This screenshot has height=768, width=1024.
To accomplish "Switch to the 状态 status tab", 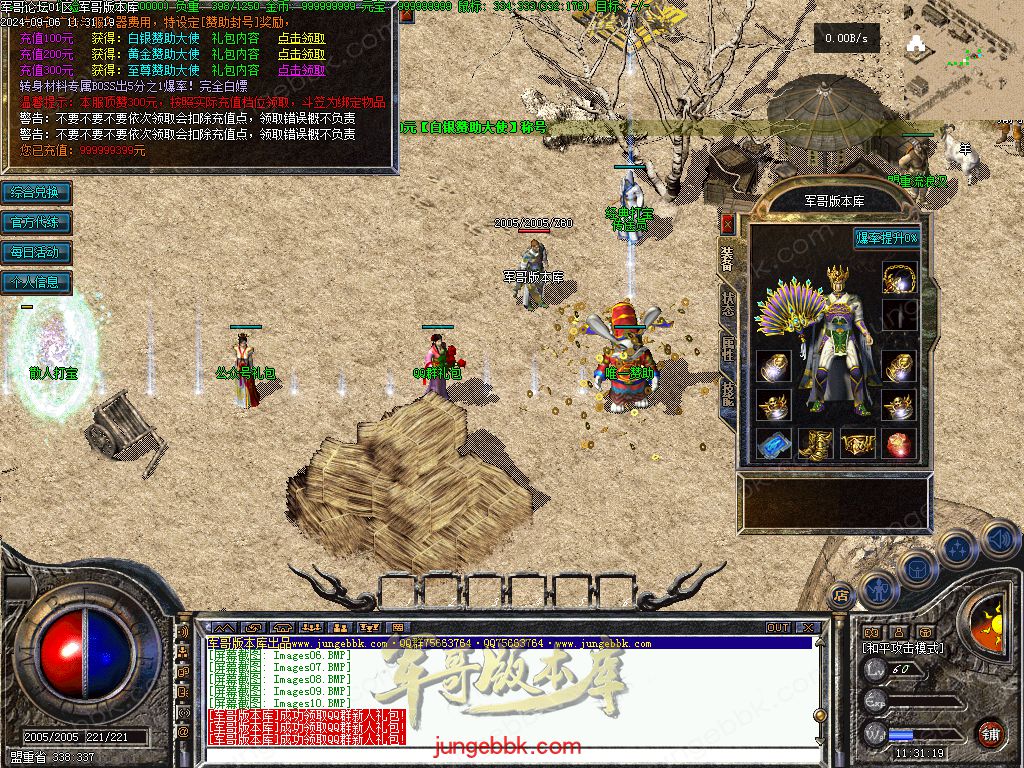I will [x=727, y=301].
